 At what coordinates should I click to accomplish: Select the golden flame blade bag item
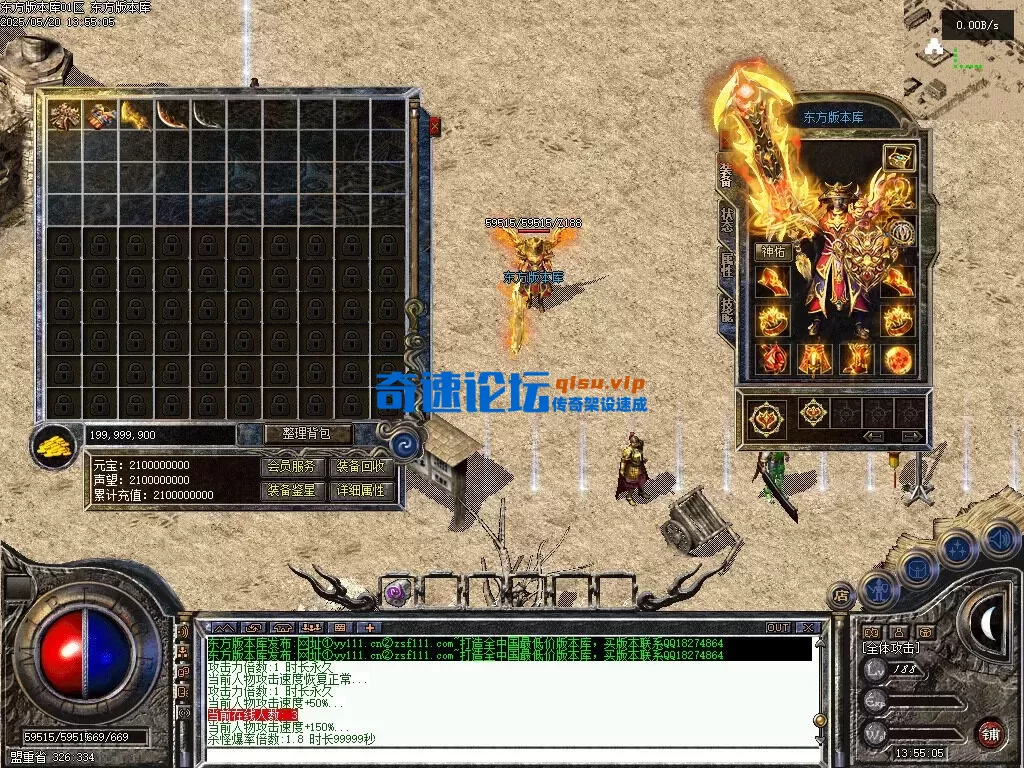click(x=136, y=115)
